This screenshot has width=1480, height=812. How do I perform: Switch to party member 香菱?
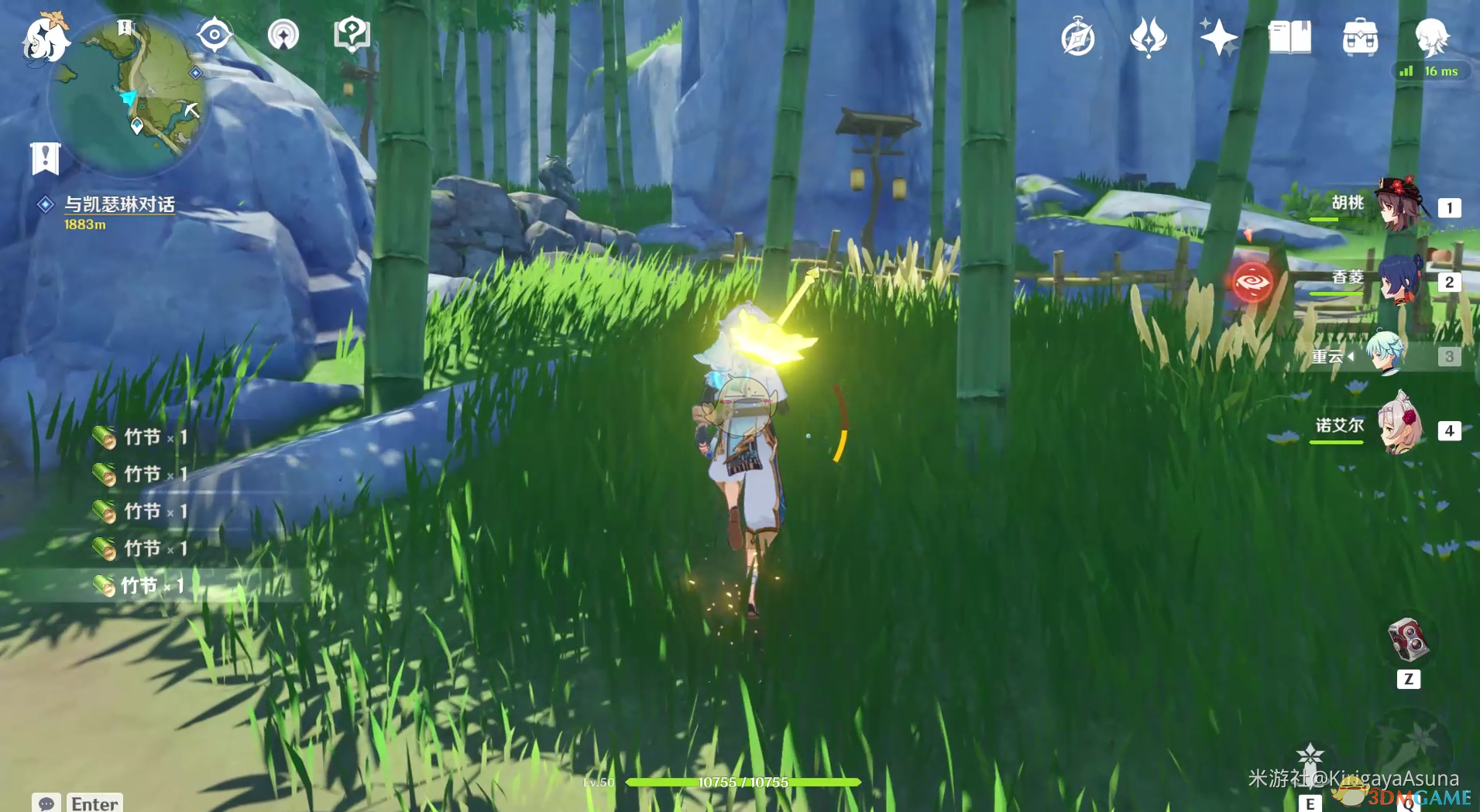point(1399,280)
